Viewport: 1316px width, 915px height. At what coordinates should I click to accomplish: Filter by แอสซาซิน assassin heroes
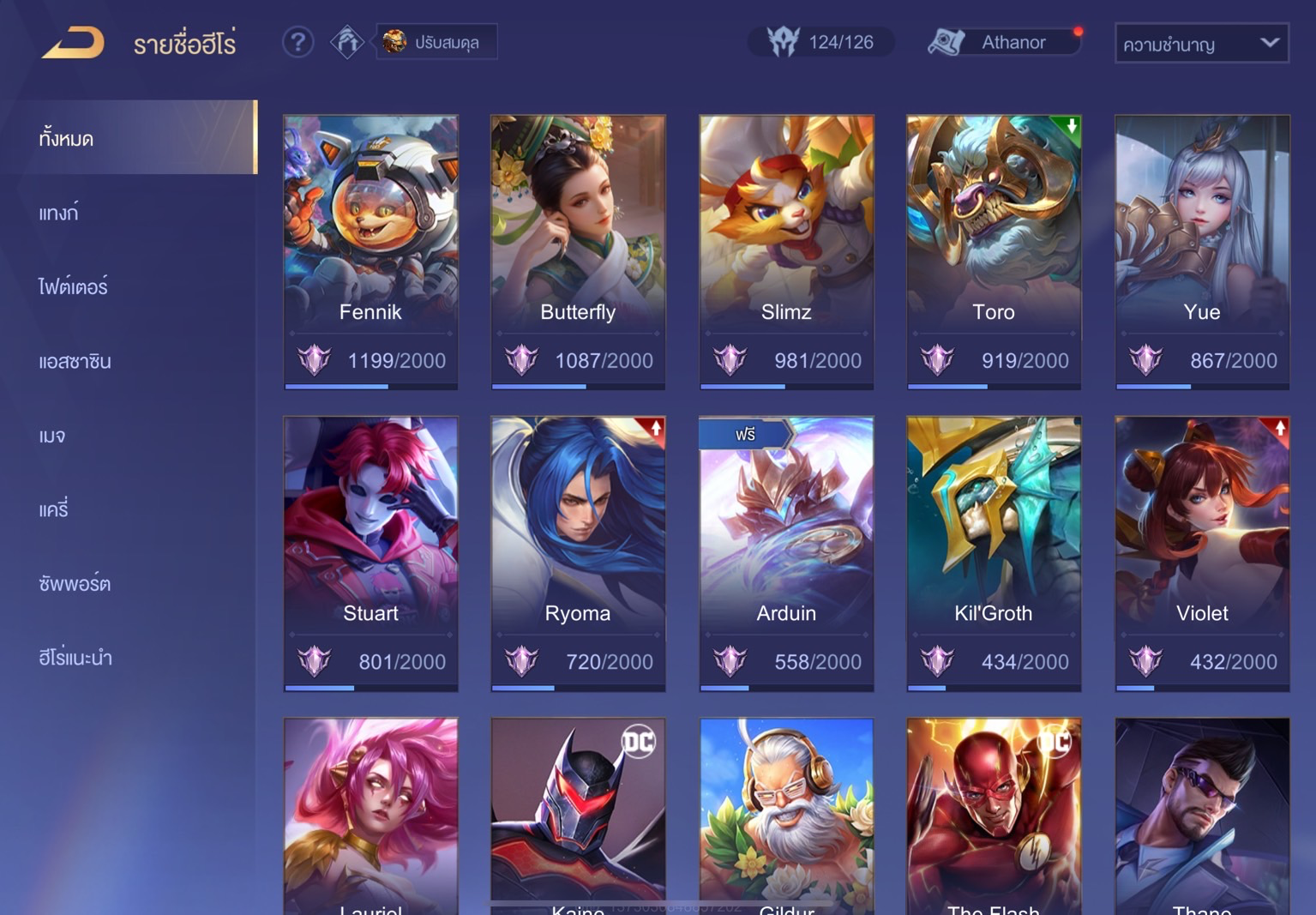click(75, 361)
